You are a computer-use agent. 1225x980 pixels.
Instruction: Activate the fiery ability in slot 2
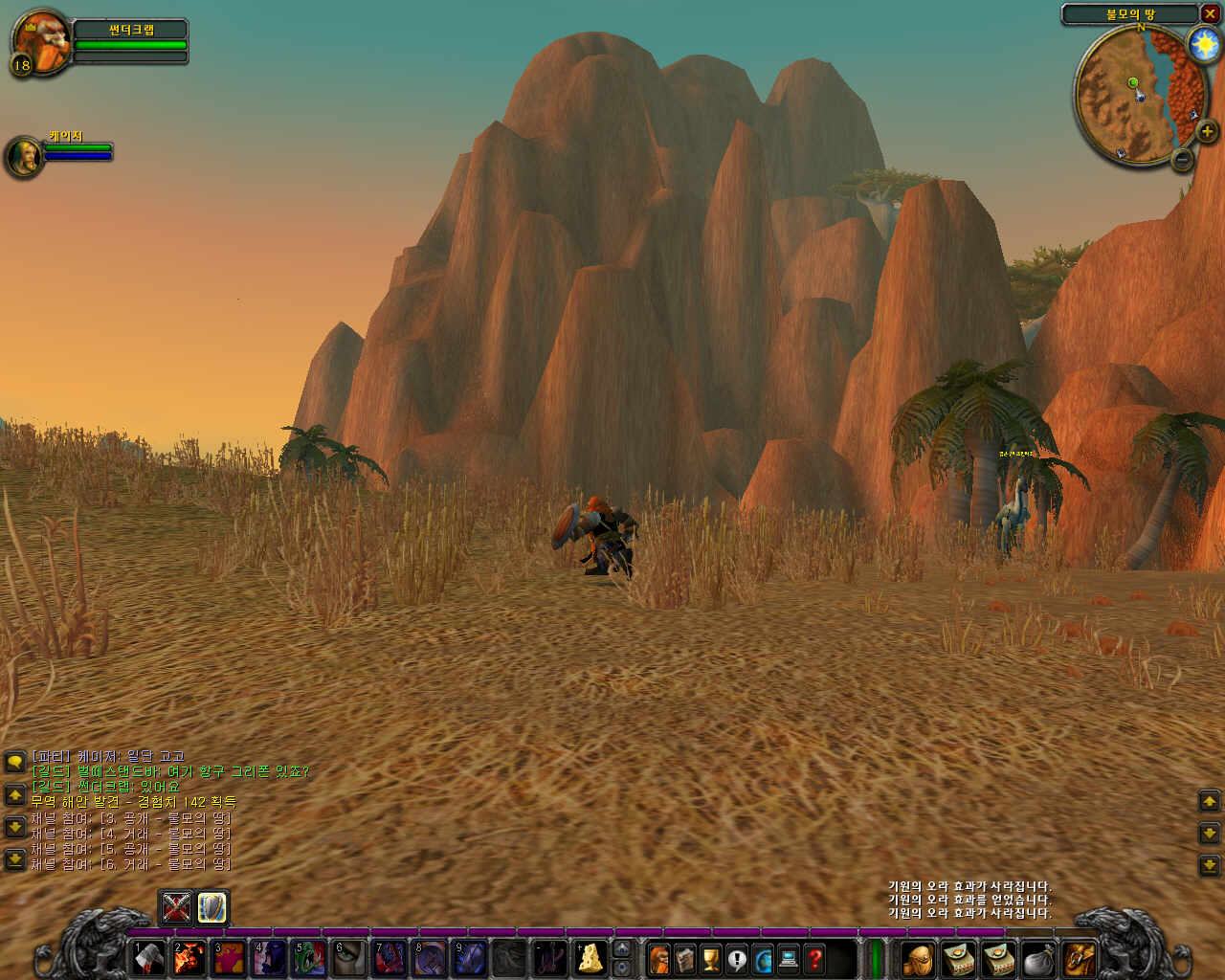pos(189,958)
